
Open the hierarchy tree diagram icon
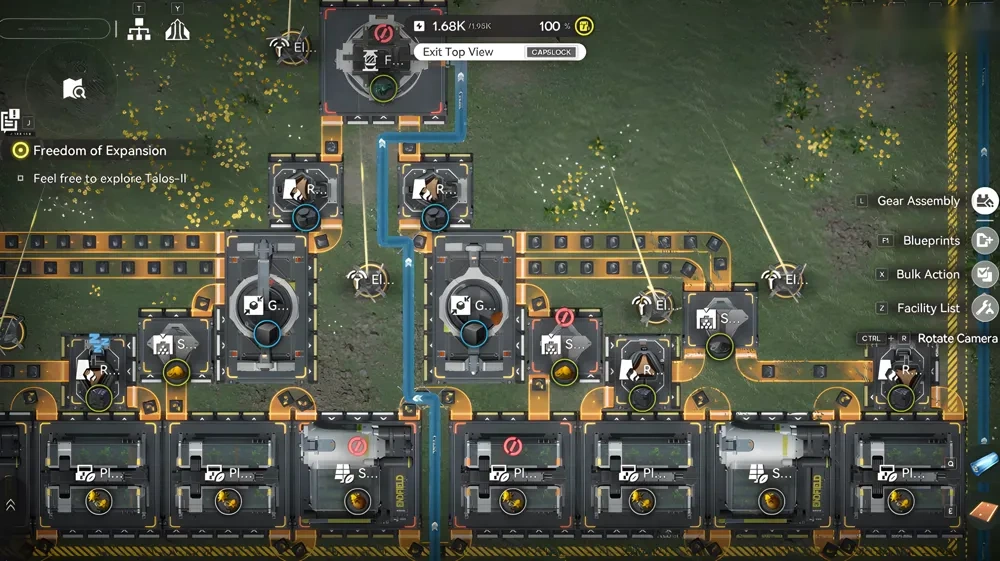coord(139,30)
